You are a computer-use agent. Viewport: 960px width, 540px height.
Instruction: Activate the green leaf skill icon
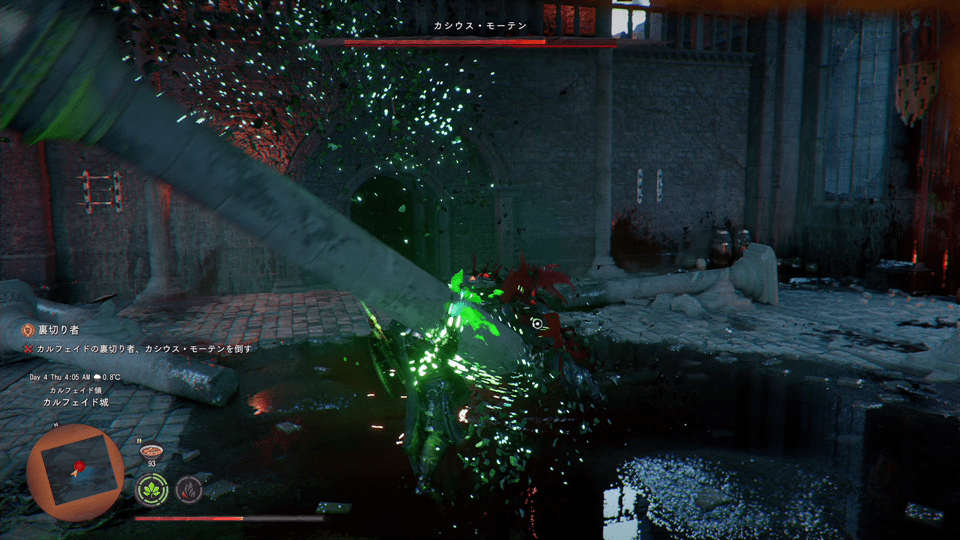(151, 489)
